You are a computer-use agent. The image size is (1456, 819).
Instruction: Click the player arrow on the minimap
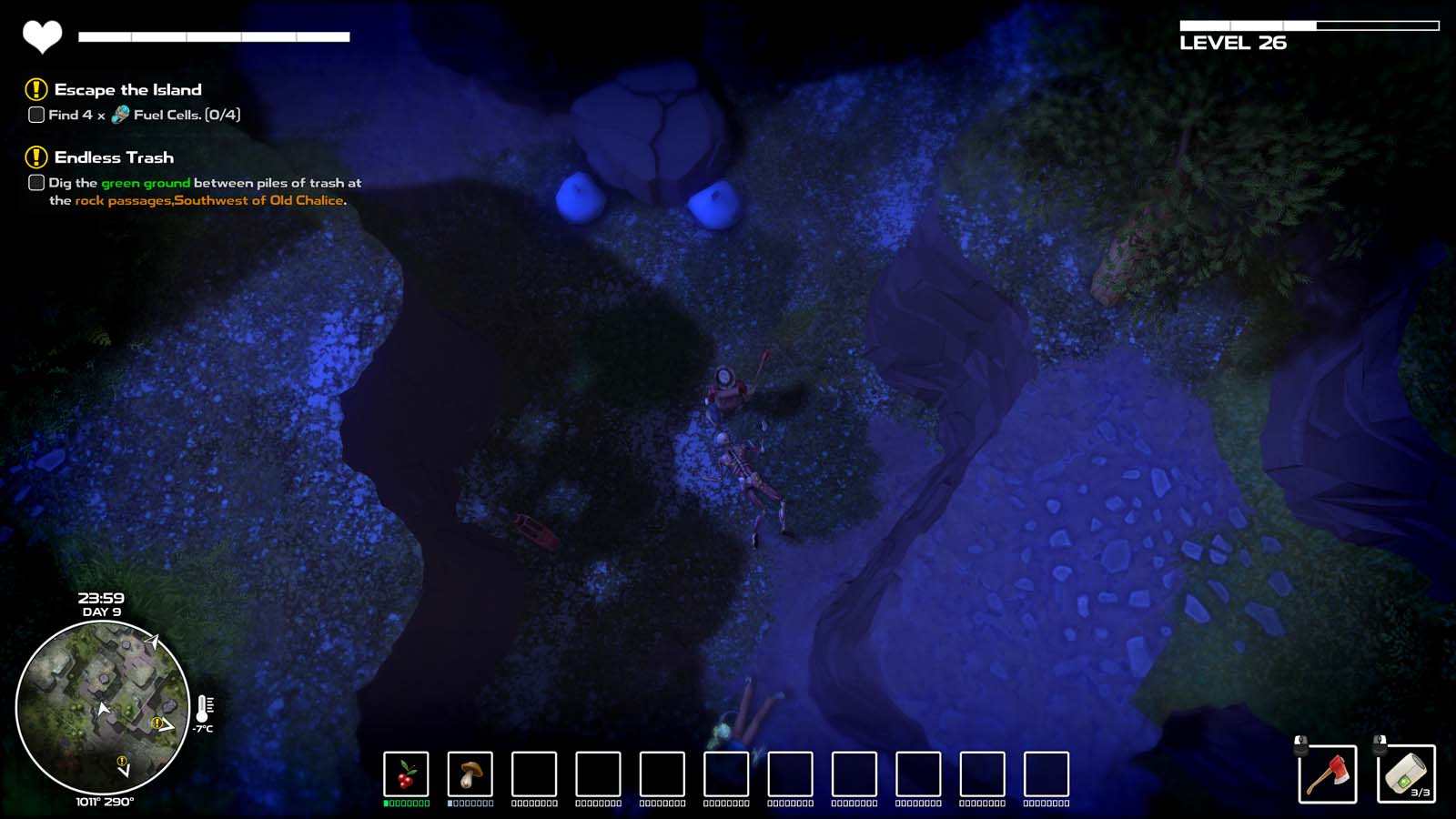103,709
